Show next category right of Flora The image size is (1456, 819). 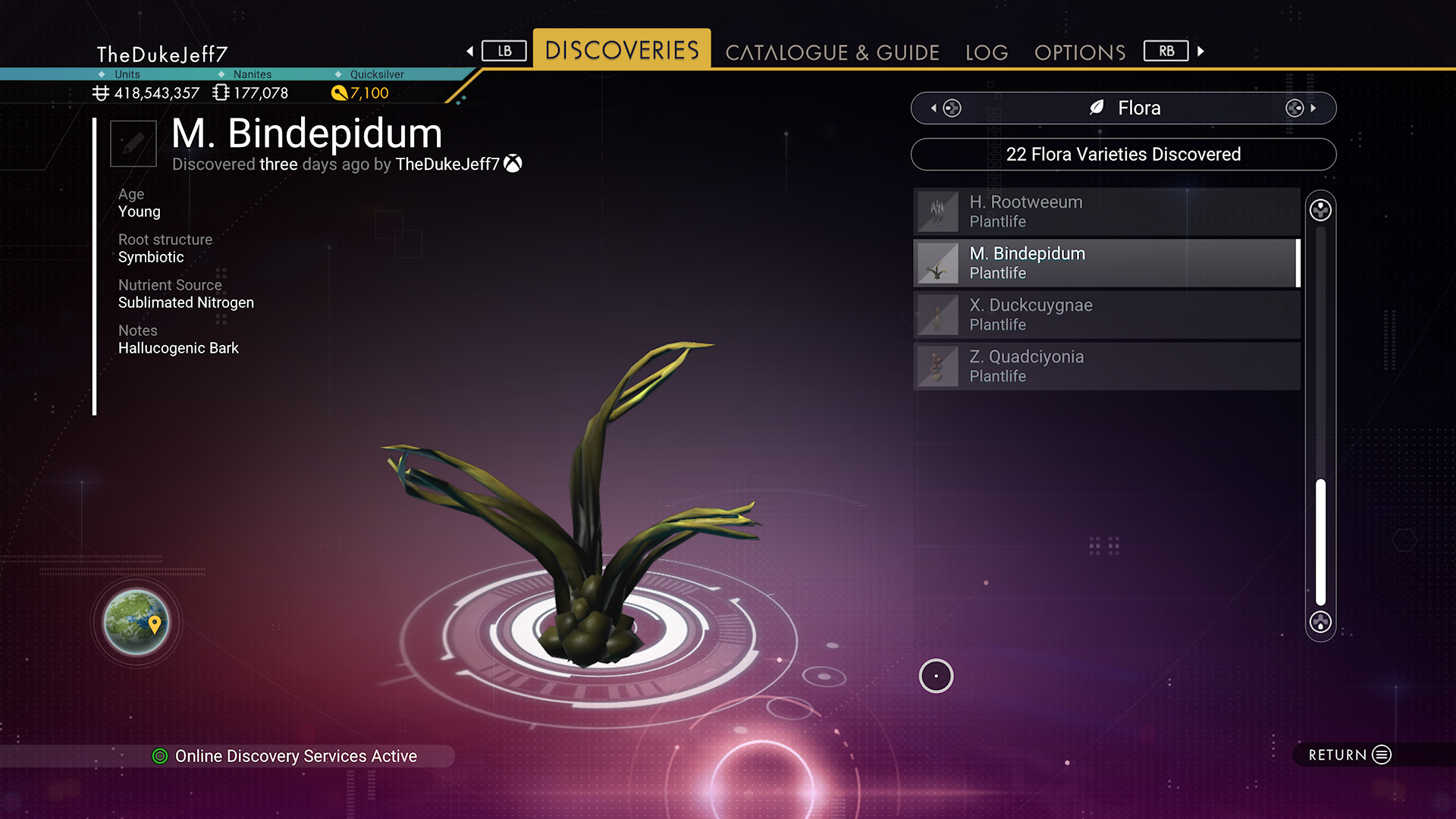pyautogui.click(x=1299, y=108)
